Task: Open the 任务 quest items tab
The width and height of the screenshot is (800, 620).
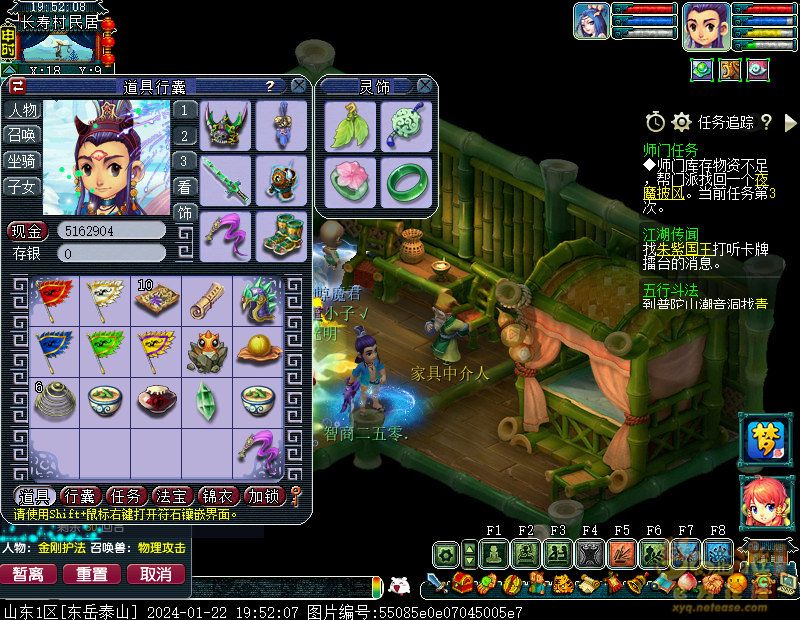Action: click(x=125, y=496)
